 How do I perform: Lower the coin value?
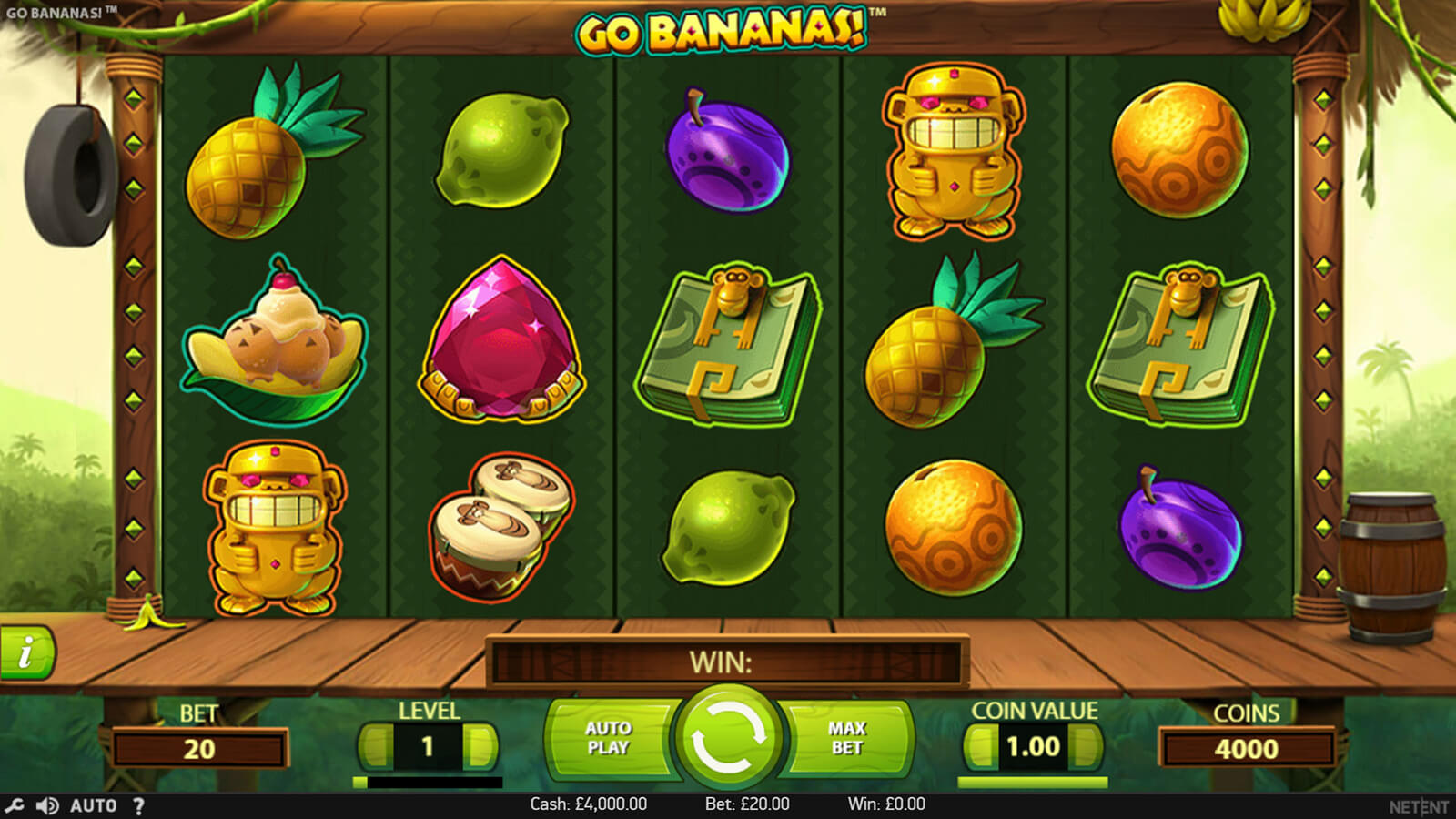tap(981, 747)
